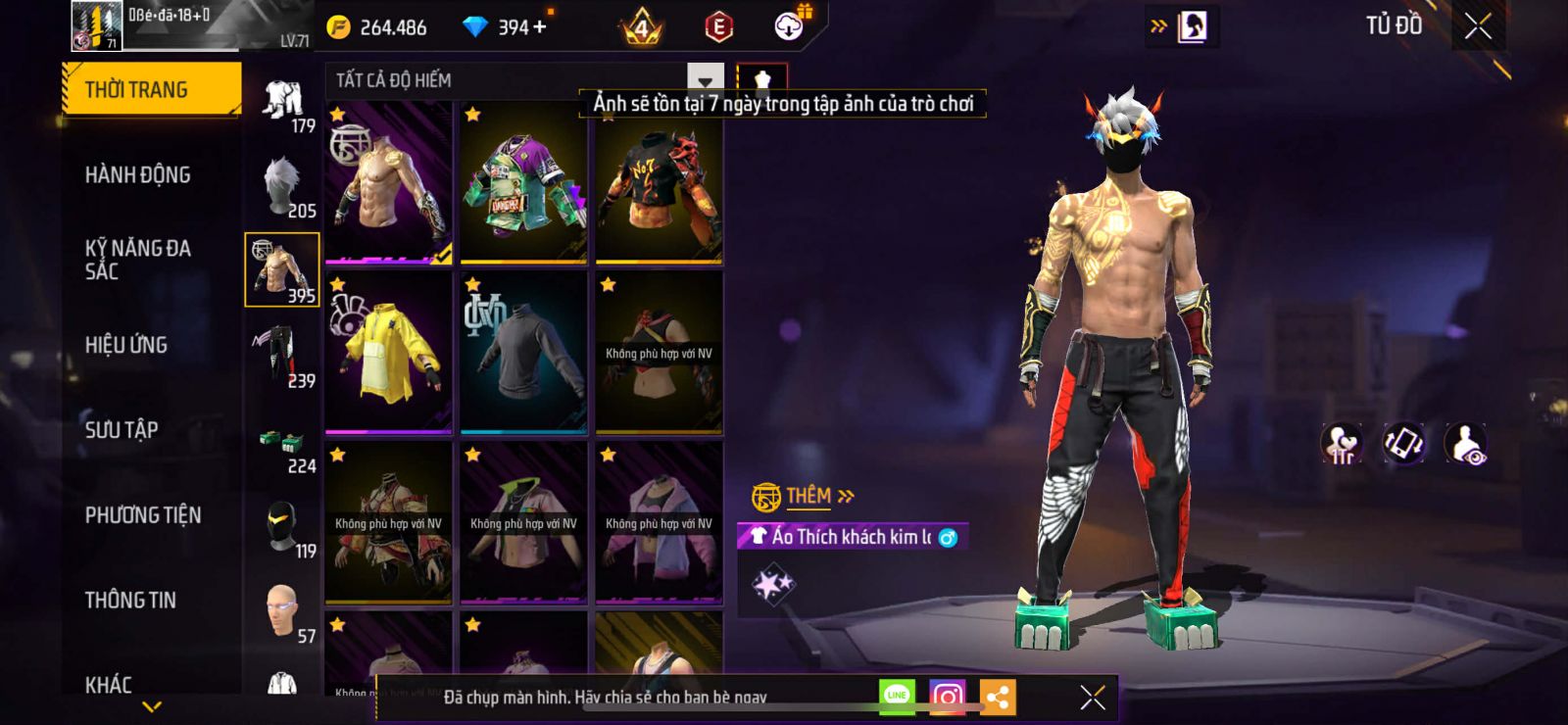
Task: Dismiss the screenshot share banner
Action: (1093, 697)
